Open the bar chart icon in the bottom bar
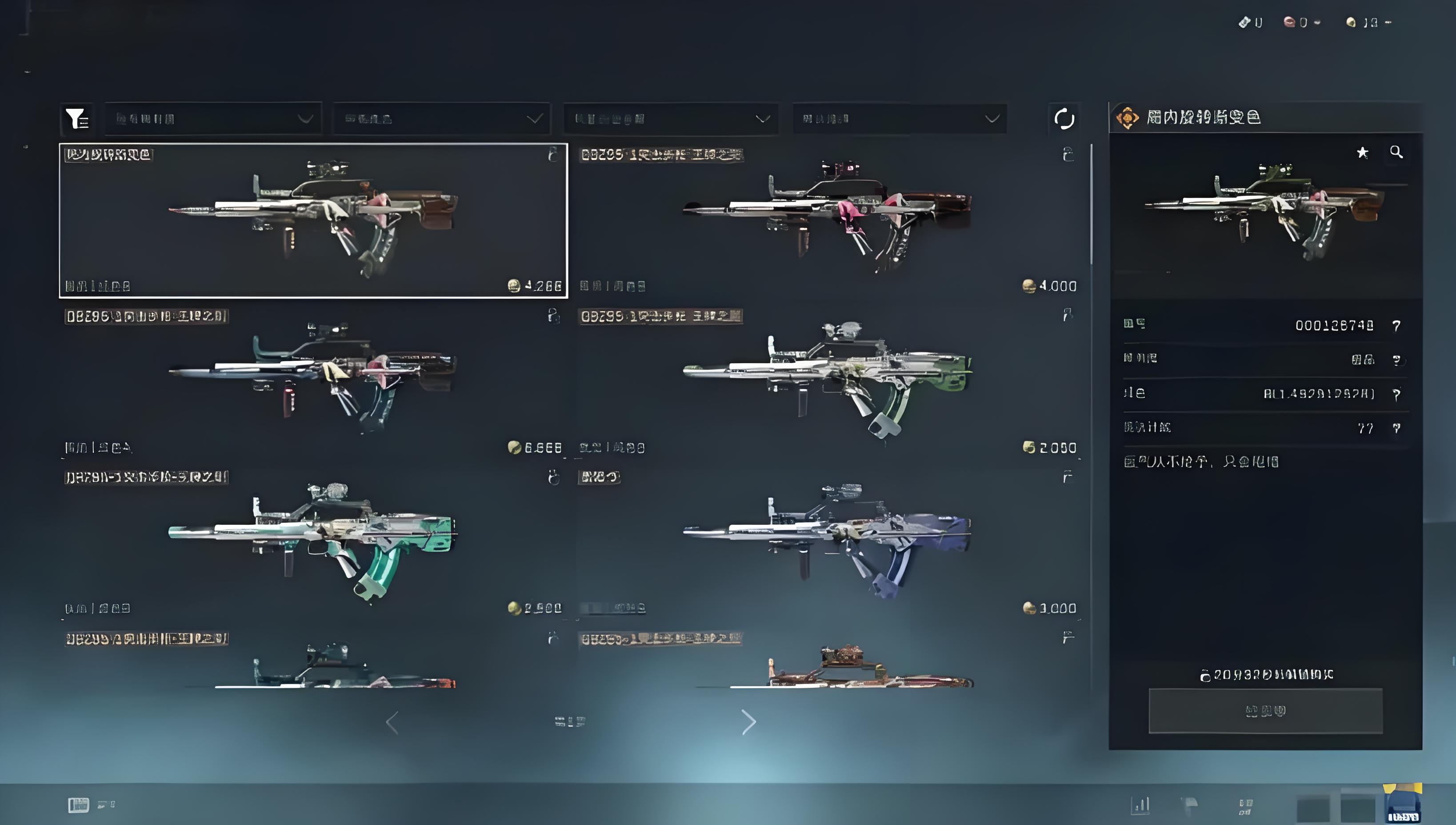The height and width of the screenshot is (825, 1456). pos(1140,804)
